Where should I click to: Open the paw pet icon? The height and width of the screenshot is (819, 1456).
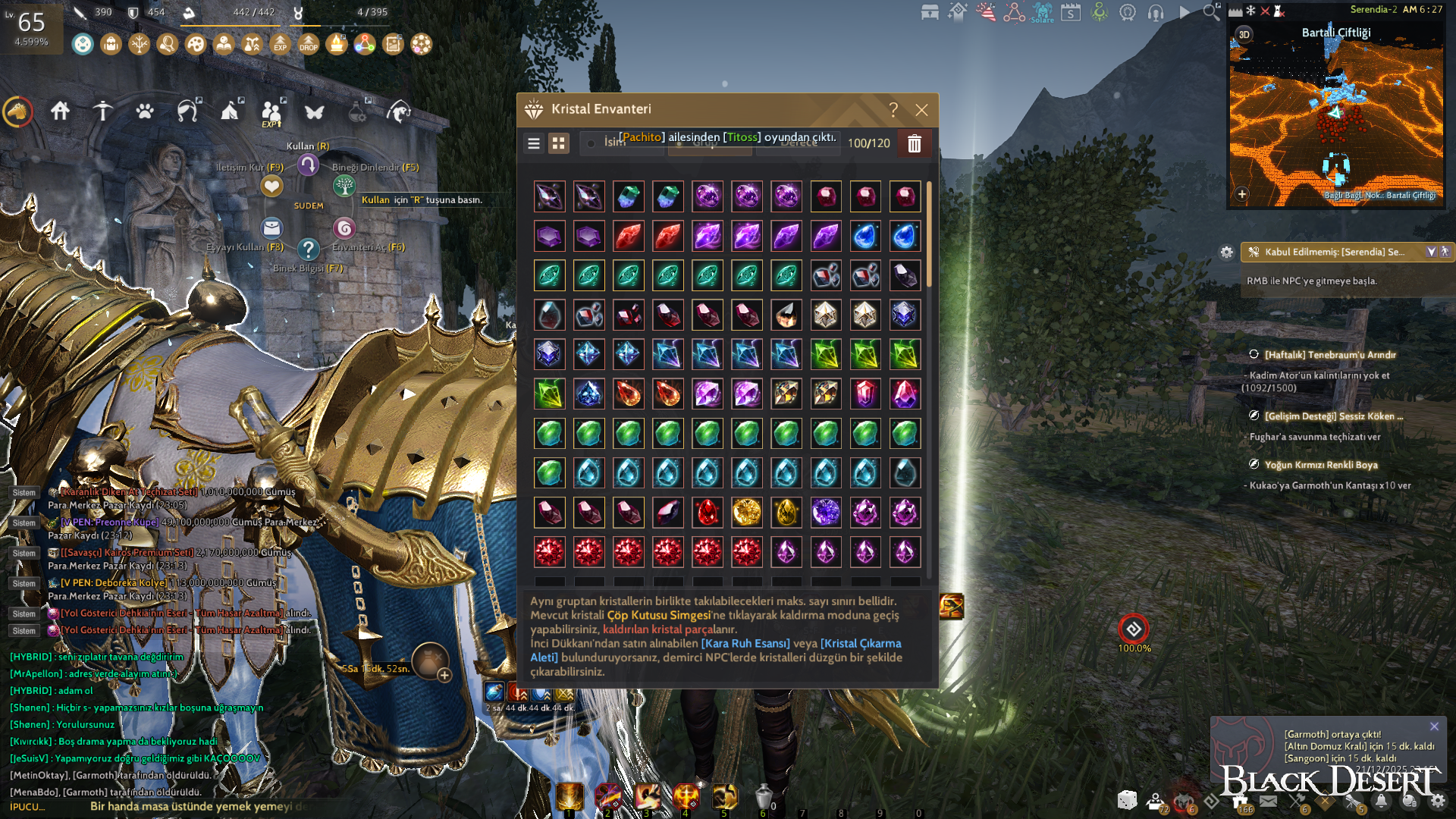point(145,111)
